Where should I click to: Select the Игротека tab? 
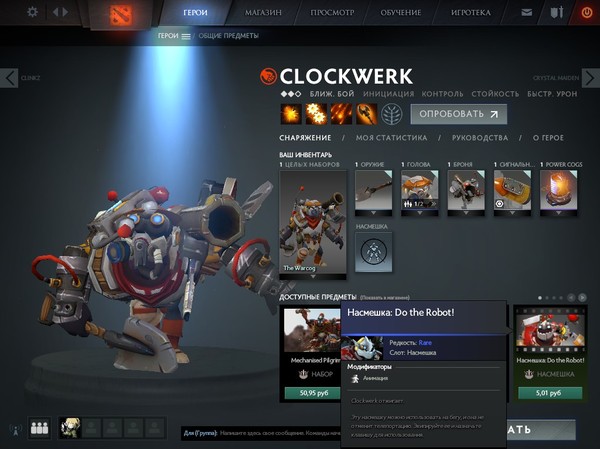[x=471, y=13]
